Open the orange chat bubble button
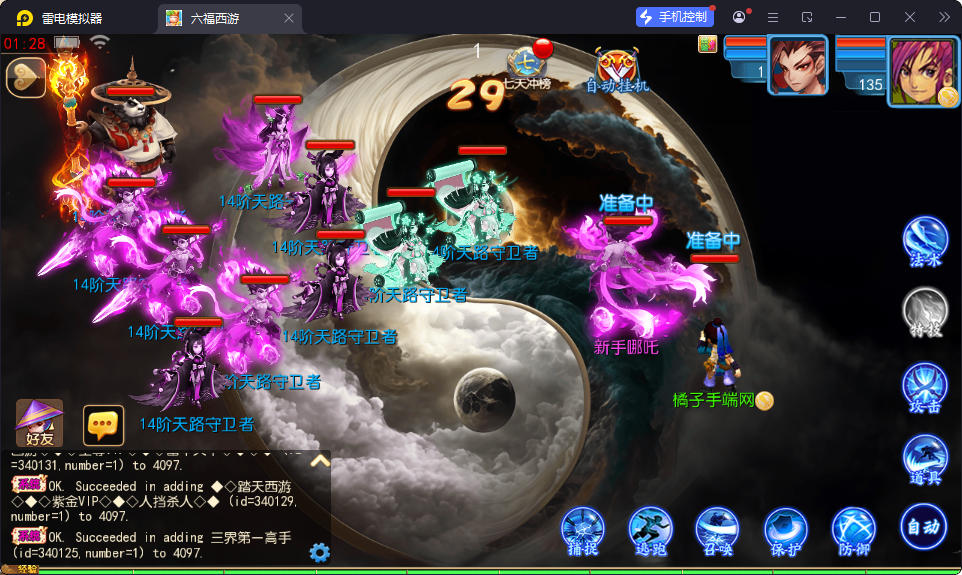The height and width of the screenshot is (575, 962). [103, 425]
